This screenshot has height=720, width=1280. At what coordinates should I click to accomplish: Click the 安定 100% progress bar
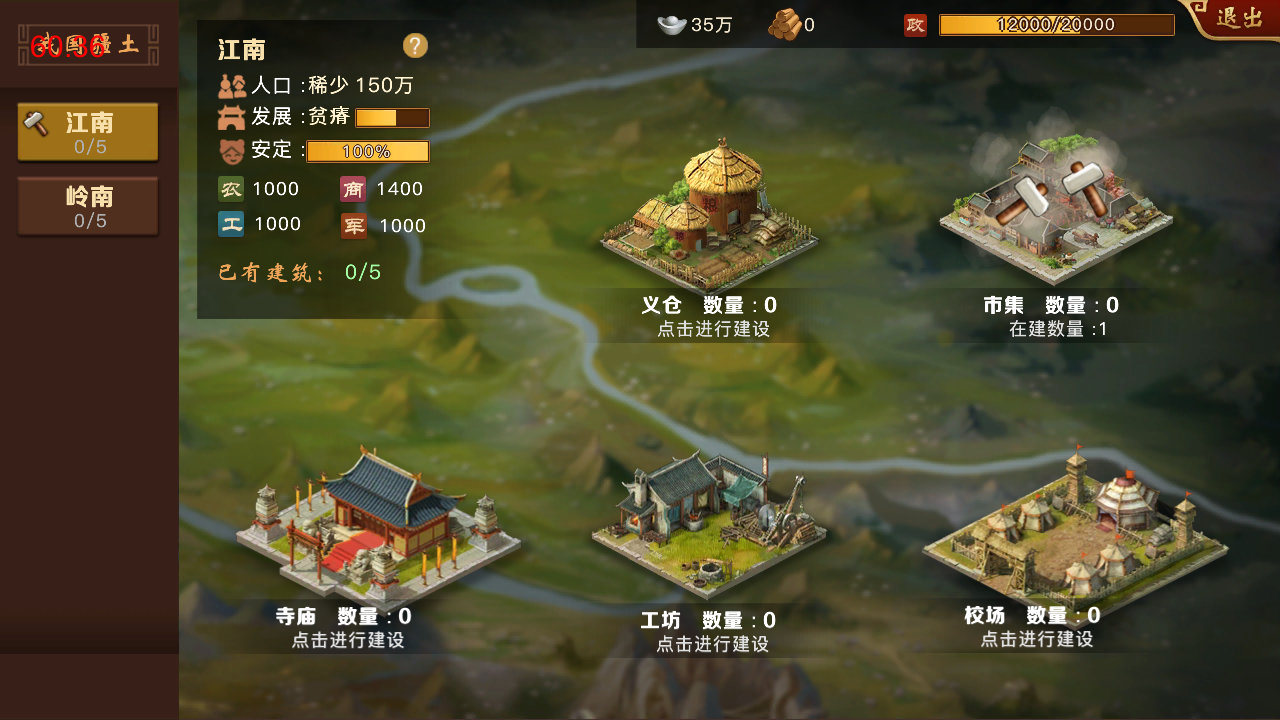[x=367, y=151]
